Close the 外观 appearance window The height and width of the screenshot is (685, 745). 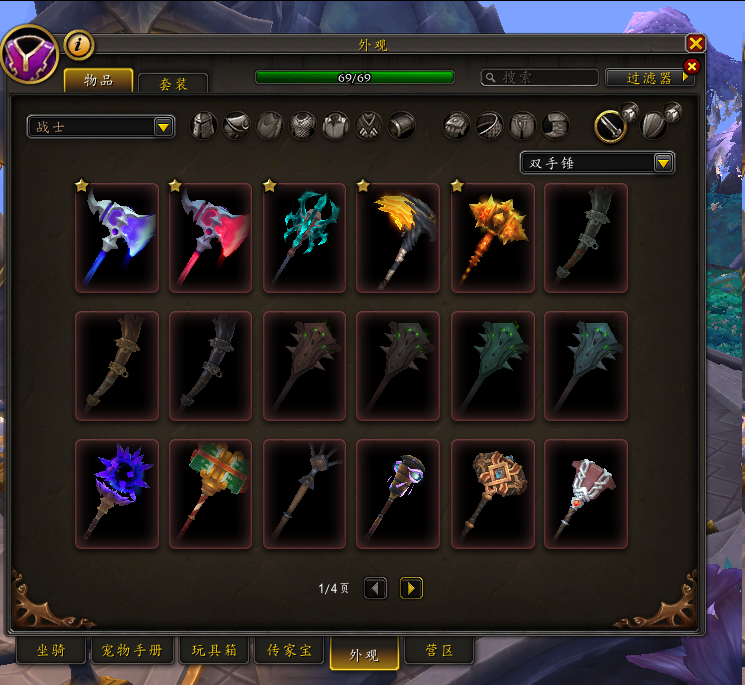(696, 43)
